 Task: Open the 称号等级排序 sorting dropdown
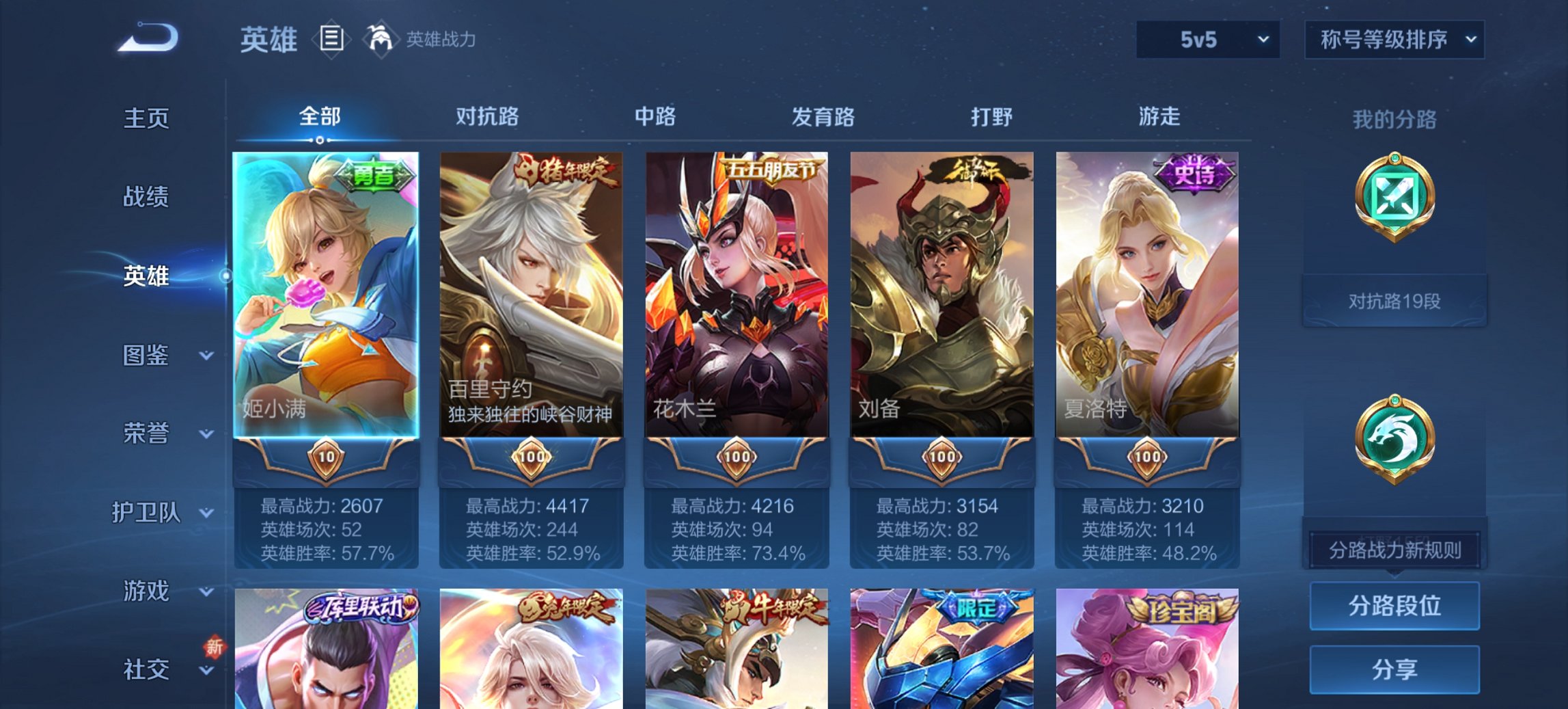click(x=1394, y=40)
